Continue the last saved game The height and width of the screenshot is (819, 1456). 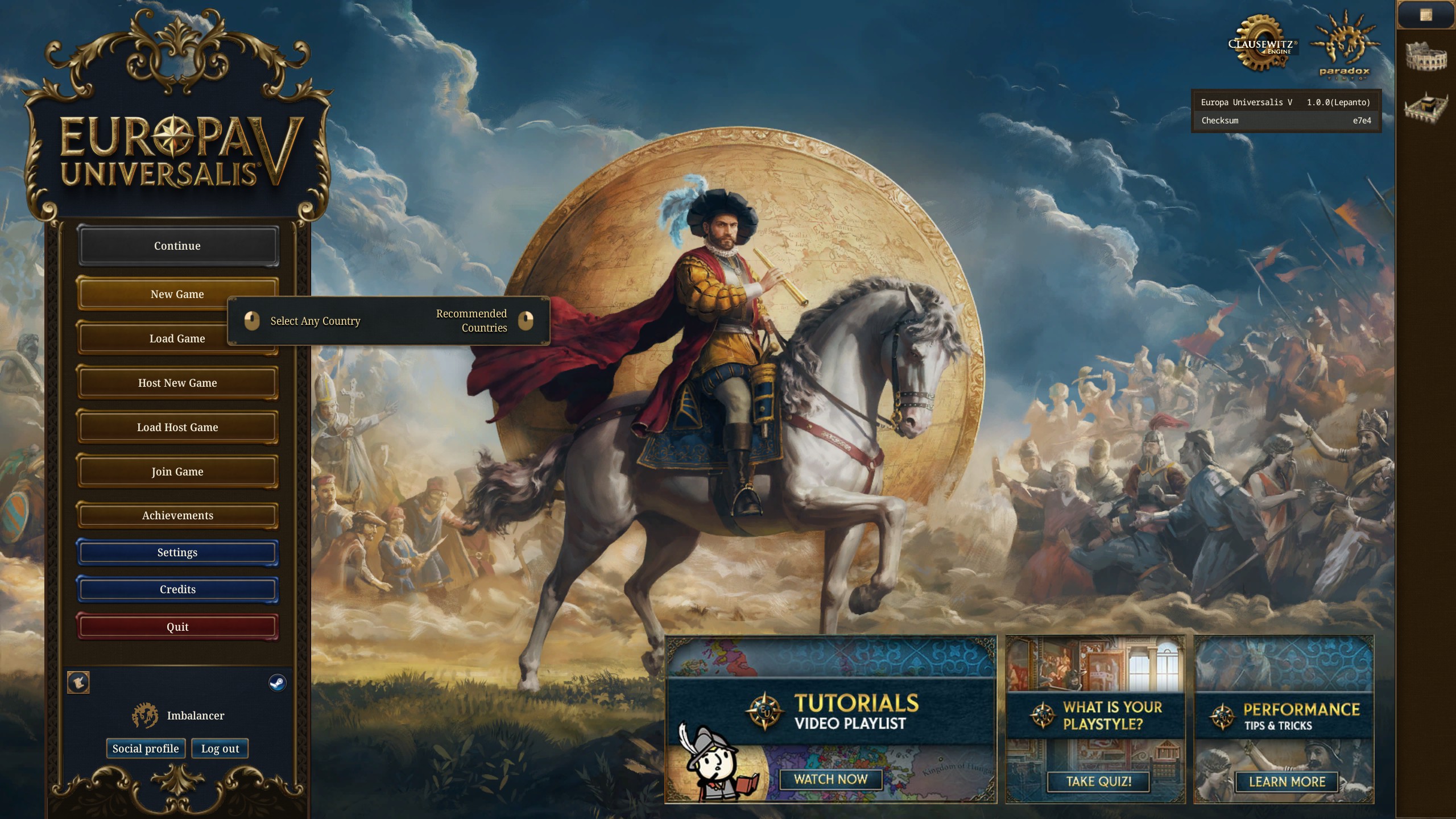177,246
